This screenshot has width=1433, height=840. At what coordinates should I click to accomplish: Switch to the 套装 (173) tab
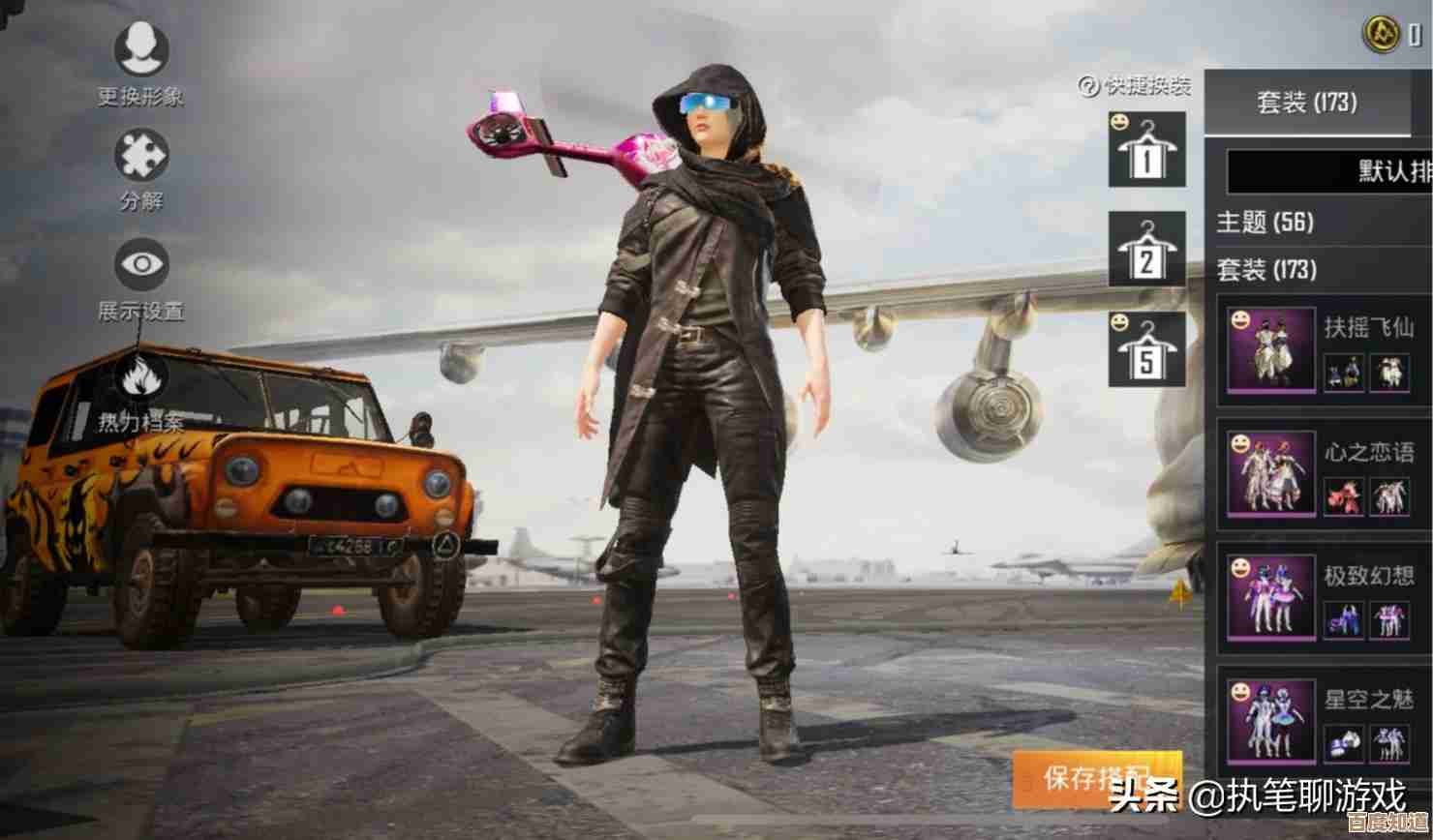tap(1306, 102)
